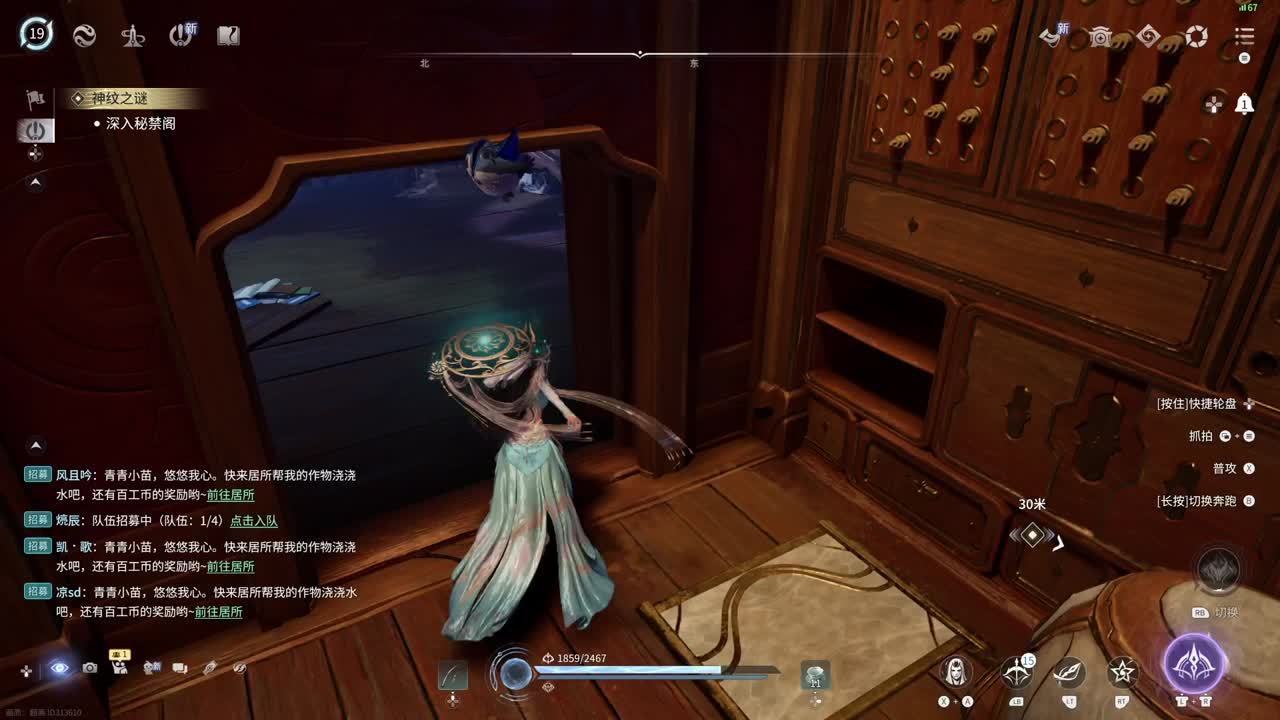The image size is (1280, 720).
Task: Open the team icon with yellow badge
Action: (120, 666)
